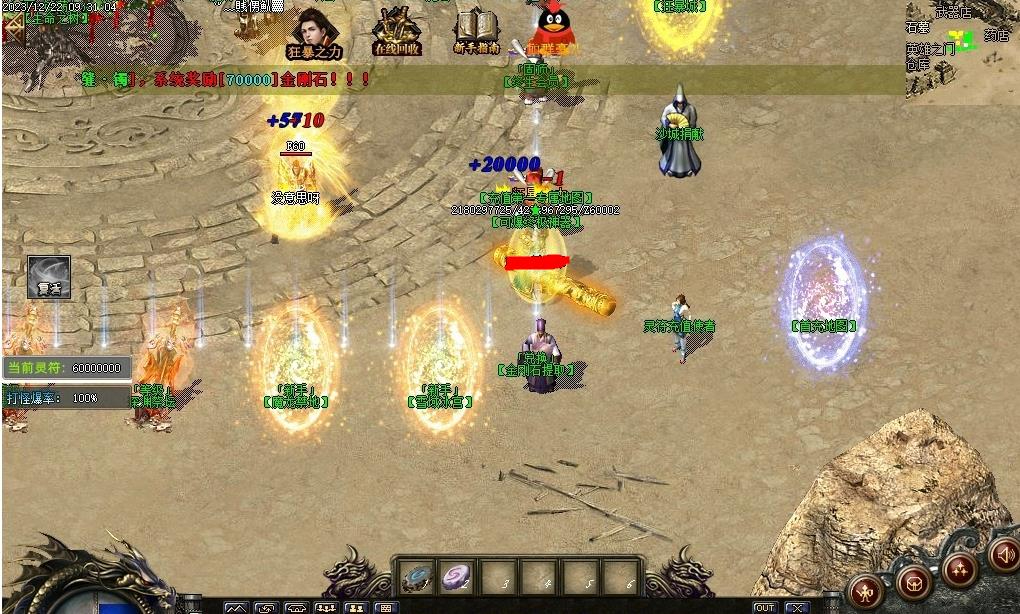Toggle the sound speaker button
Viewport: 1020px width, 614px height.
click(1003, 553)
